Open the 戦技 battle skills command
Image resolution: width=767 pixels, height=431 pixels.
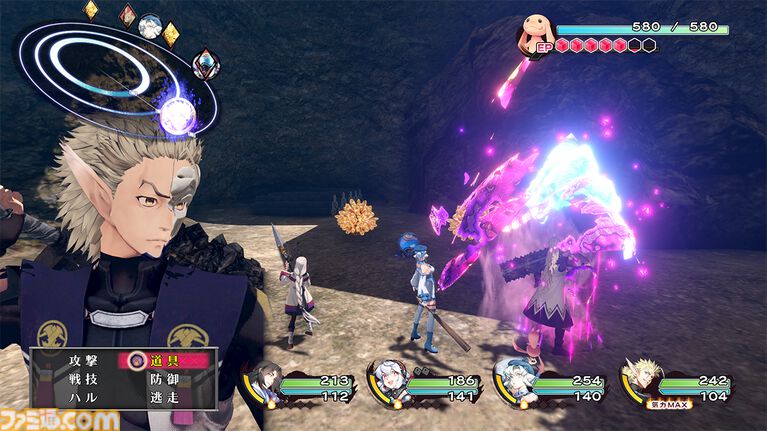point(77,378)
